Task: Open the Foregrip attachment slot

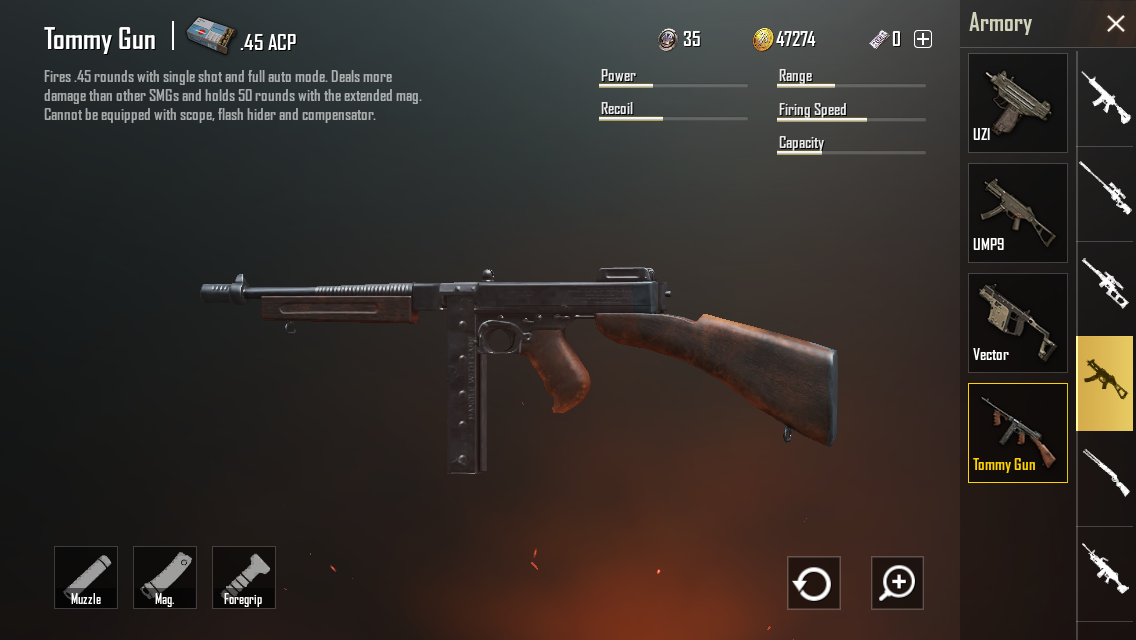Action: tap(244, 577)
